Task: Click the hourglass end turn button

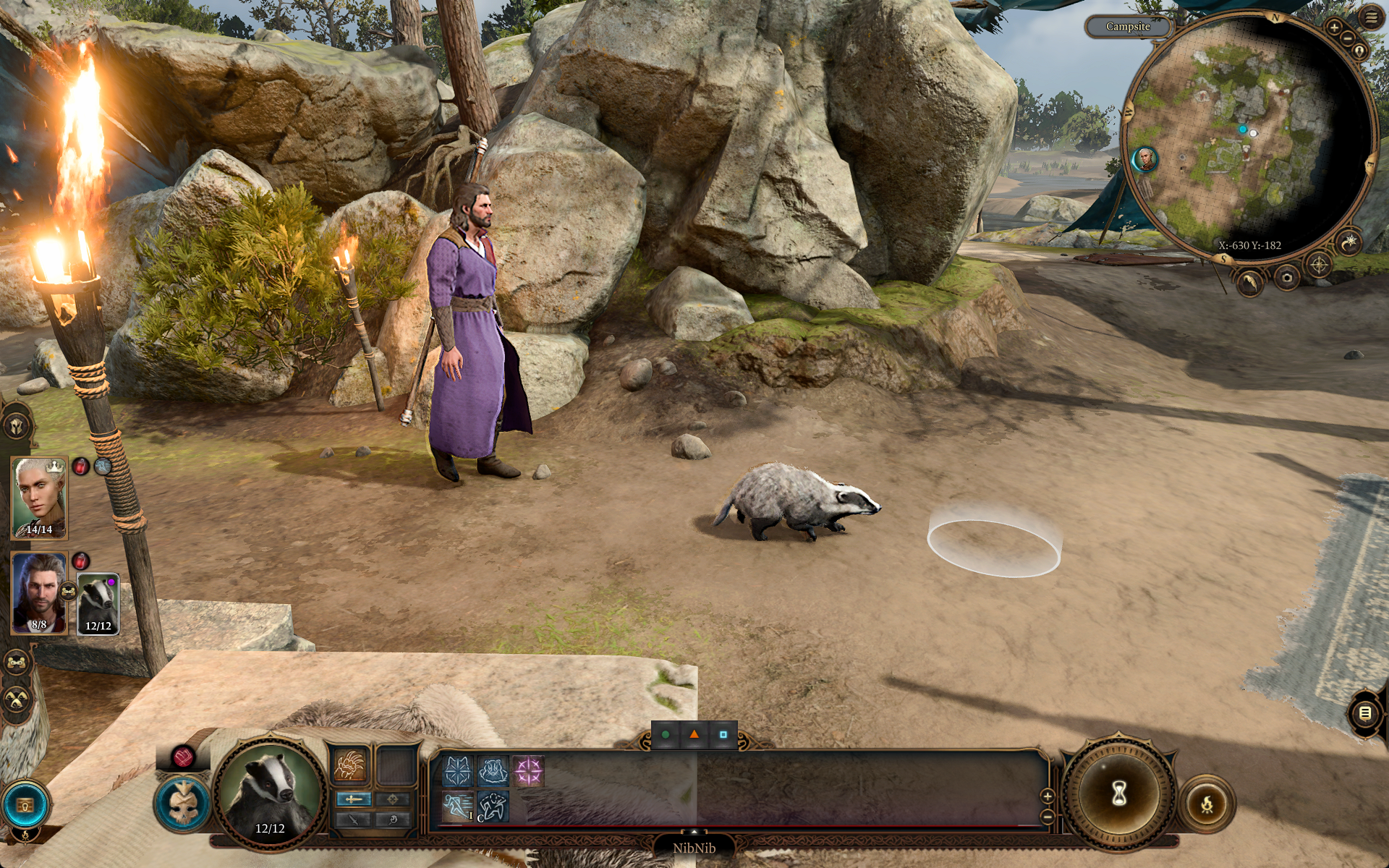Action: click(x=1119, y=793)
